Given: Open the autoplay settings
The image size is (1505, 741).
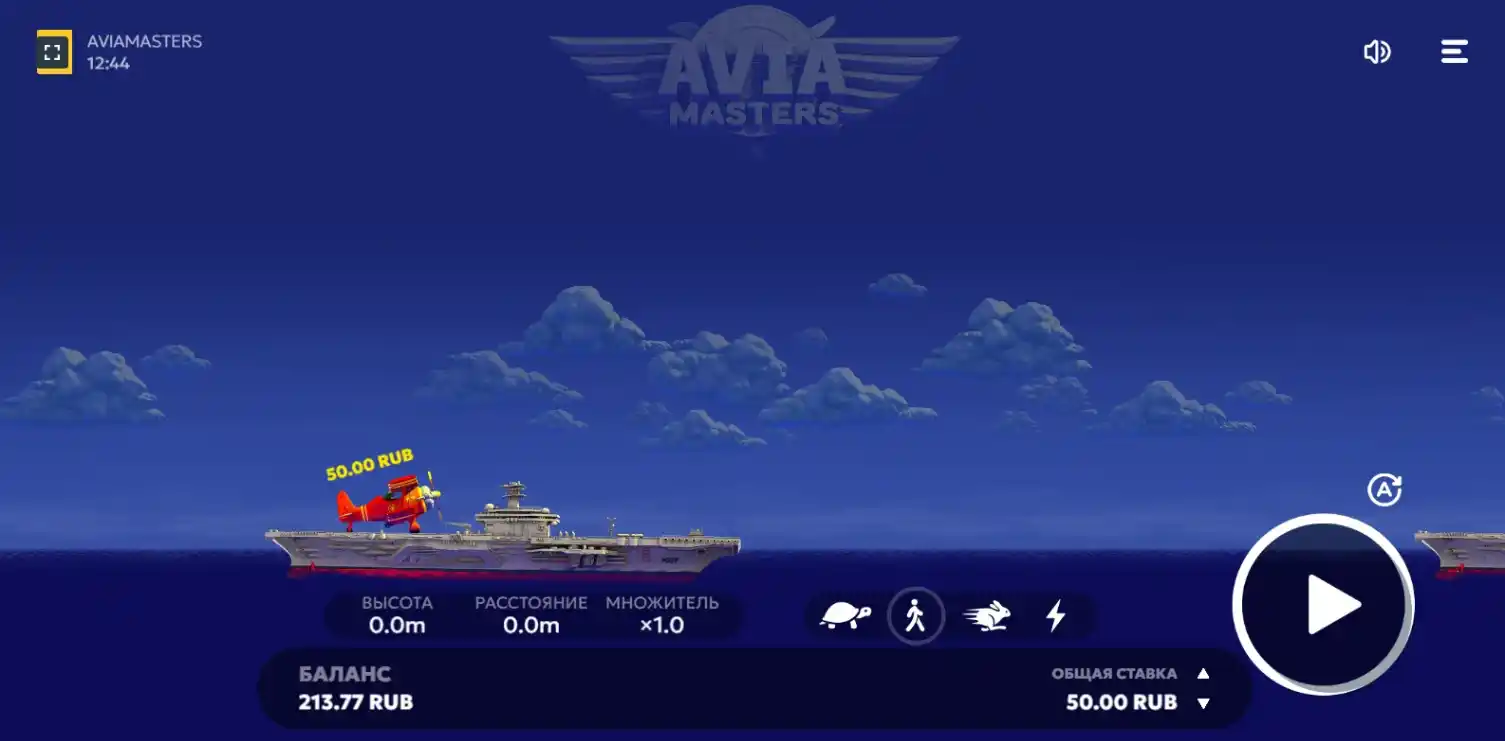Looking at the screenshot, I should pos(1384,488).
